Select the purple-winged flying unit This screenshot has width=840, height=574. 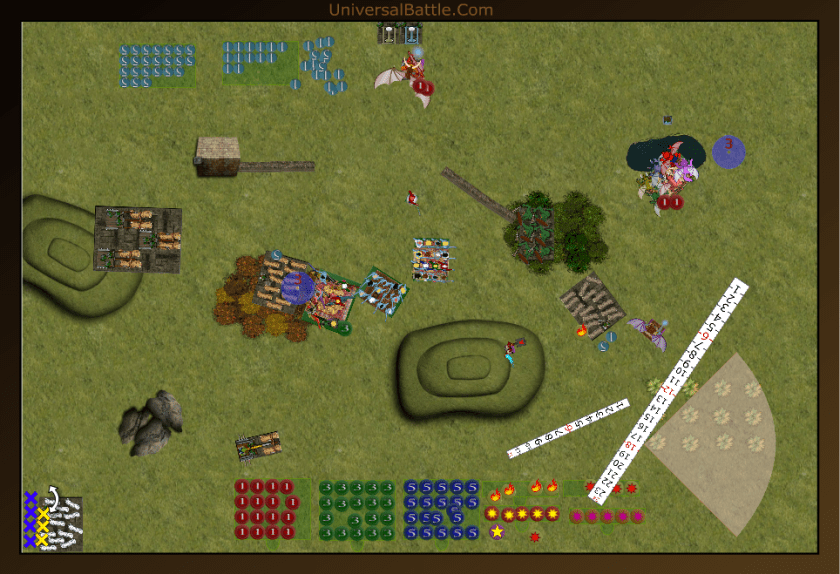pos(649,331)
